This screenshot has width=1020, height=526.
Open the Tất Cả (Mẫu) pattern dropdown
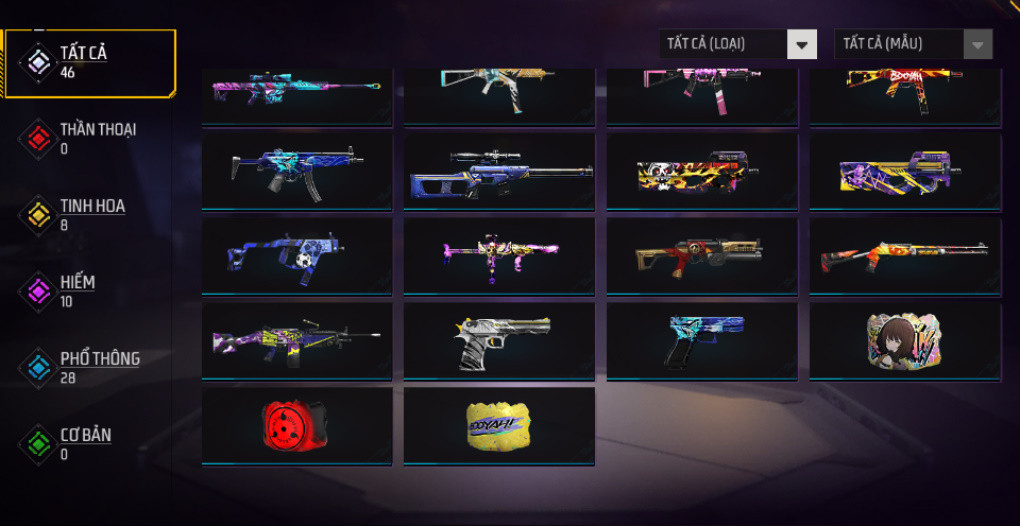pyautogui.click(x=913, y=44)
